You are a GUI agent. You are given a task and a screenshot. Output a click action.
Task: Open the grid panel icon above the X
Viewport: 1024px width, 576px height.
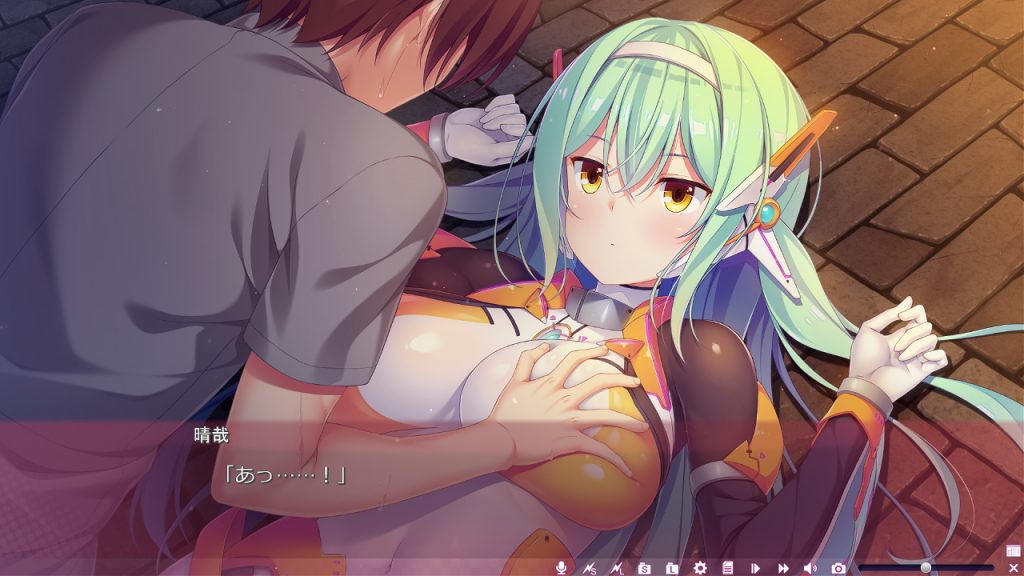pyautogui.click(x=1013, y=551)
